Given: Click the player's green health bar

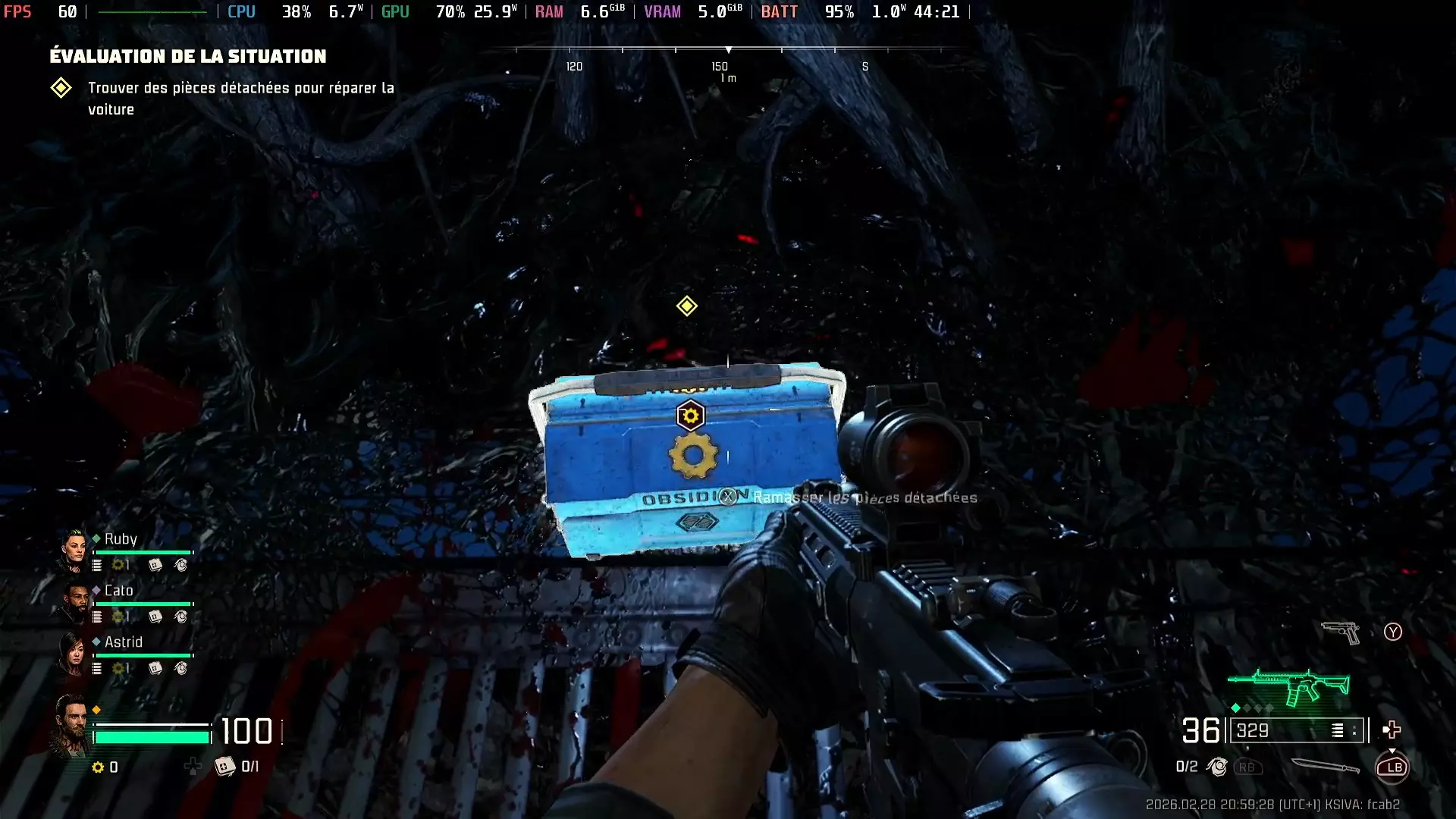Looking at the screenshot, I should click(x=152, y=736).
